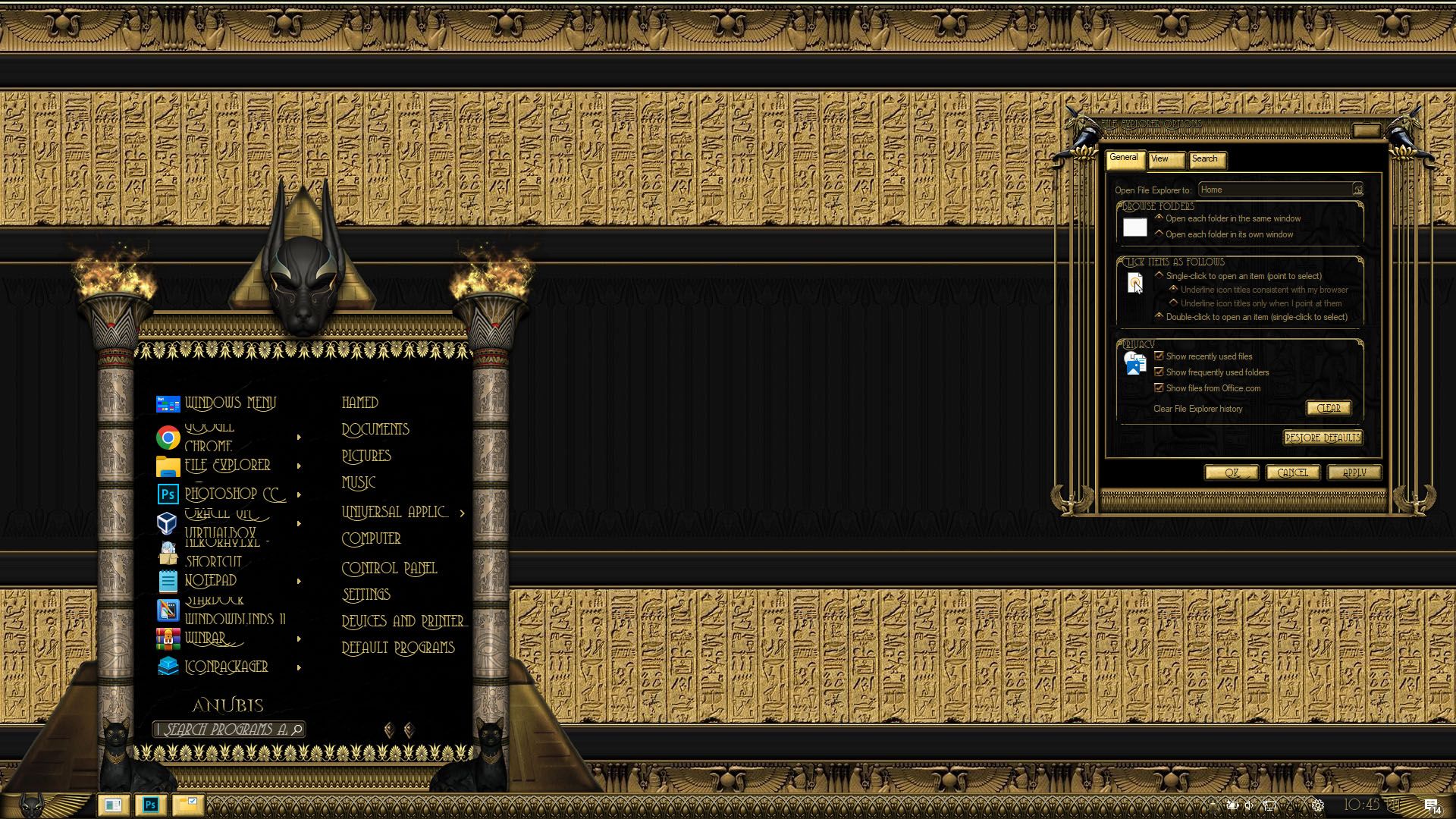The image size is (1456, 819).
Task: Open the Pictures folder link
Action: click(366, 457)
